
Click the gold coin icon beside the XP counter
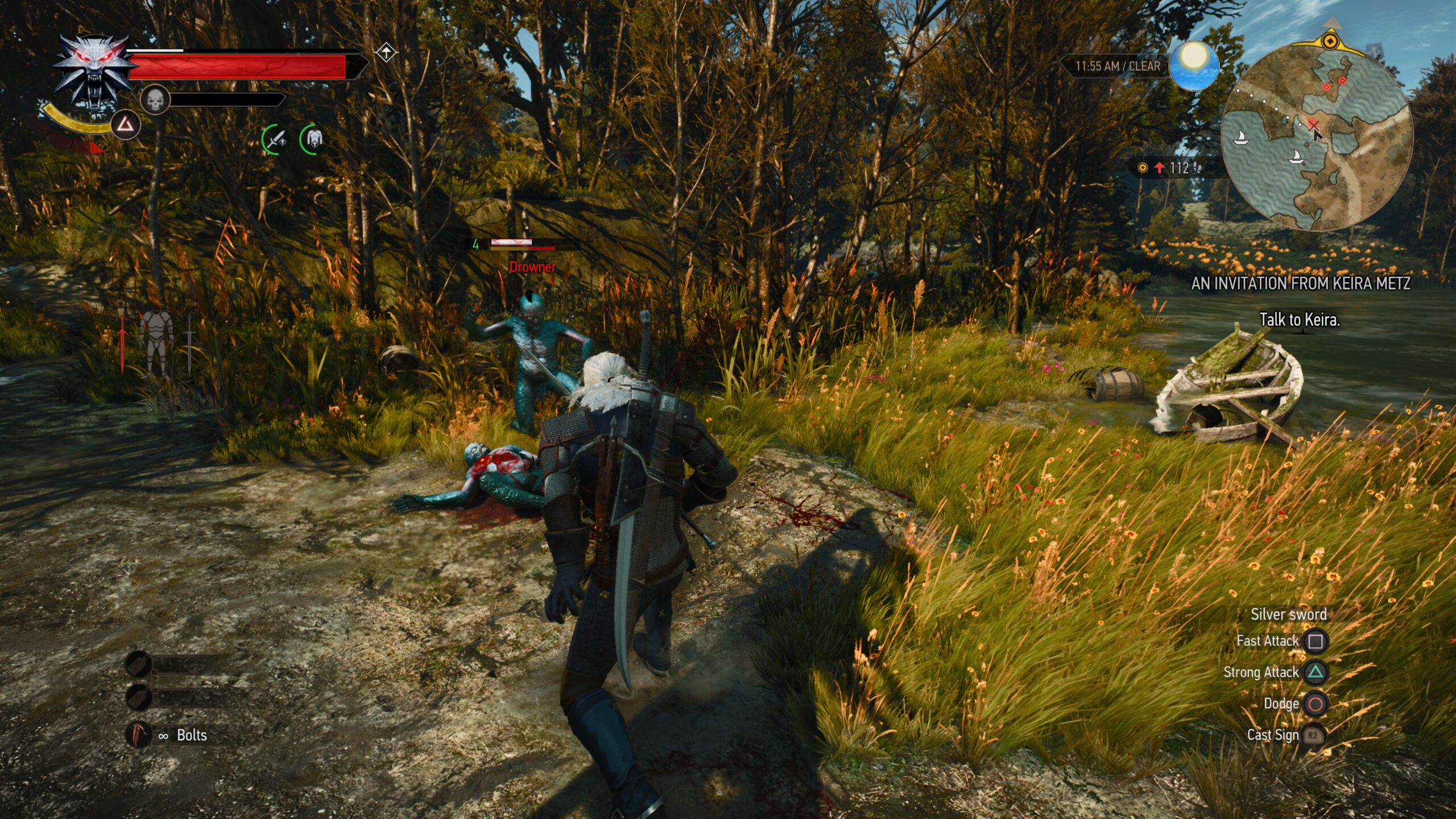[1143, 168]
